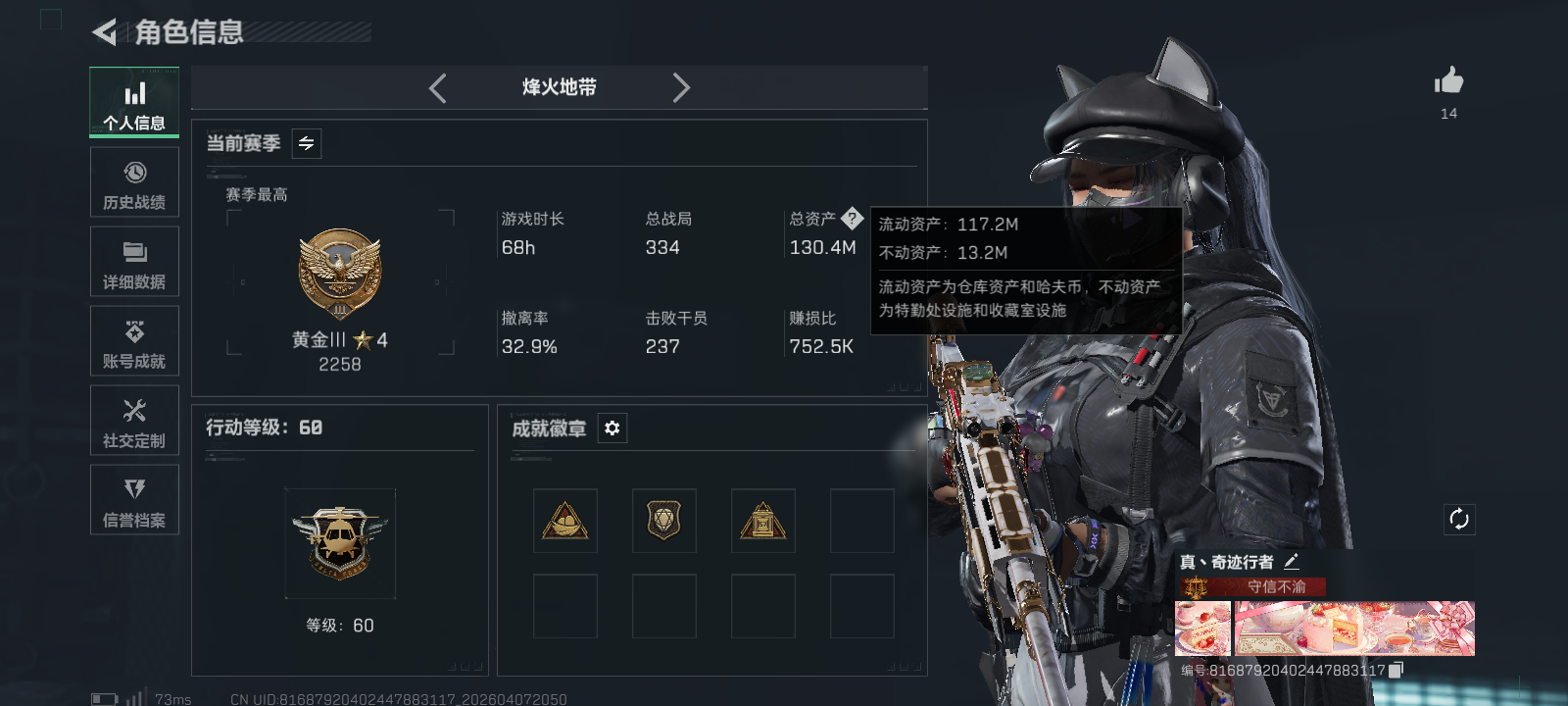Edit the nickname 真、奇迹行者
This screenshot has width=1568, height=706.
coord(1294,562)
